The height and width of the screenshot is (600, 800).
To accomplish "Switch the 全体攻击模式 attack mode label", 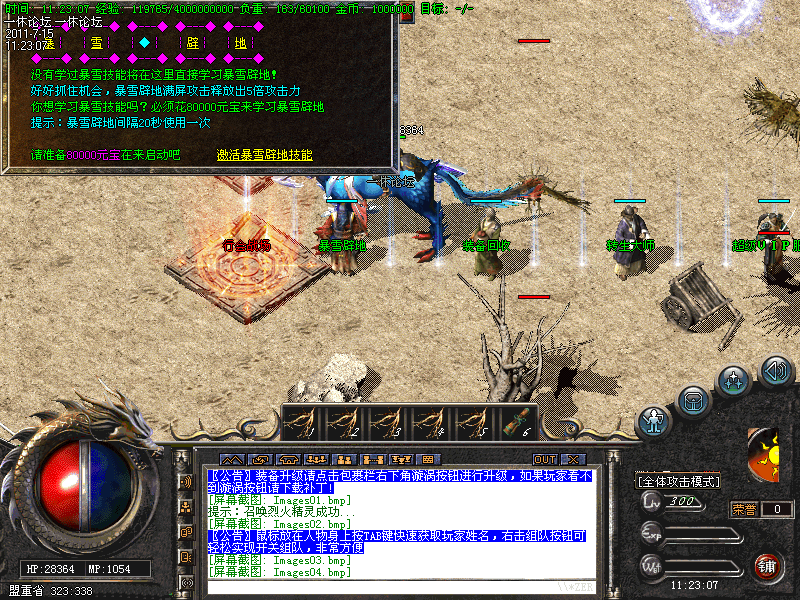I will [x=680, y=481].
